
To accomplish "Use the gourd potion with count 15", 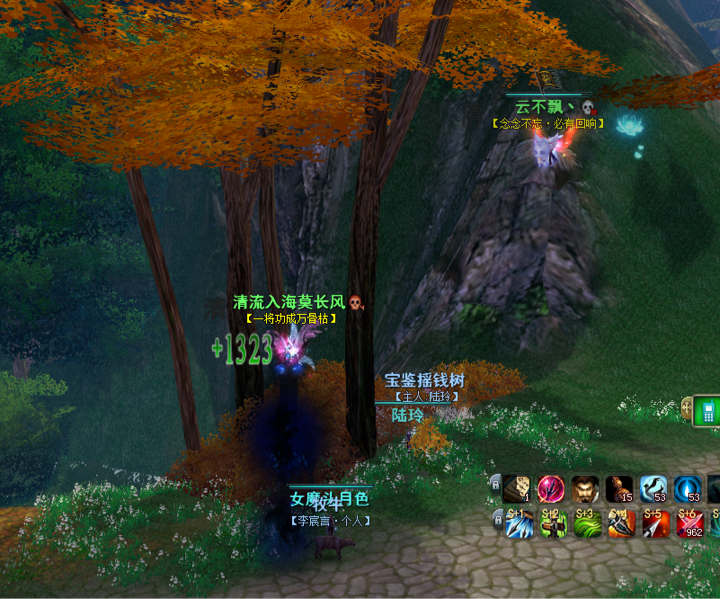I will tap(619, 488).
